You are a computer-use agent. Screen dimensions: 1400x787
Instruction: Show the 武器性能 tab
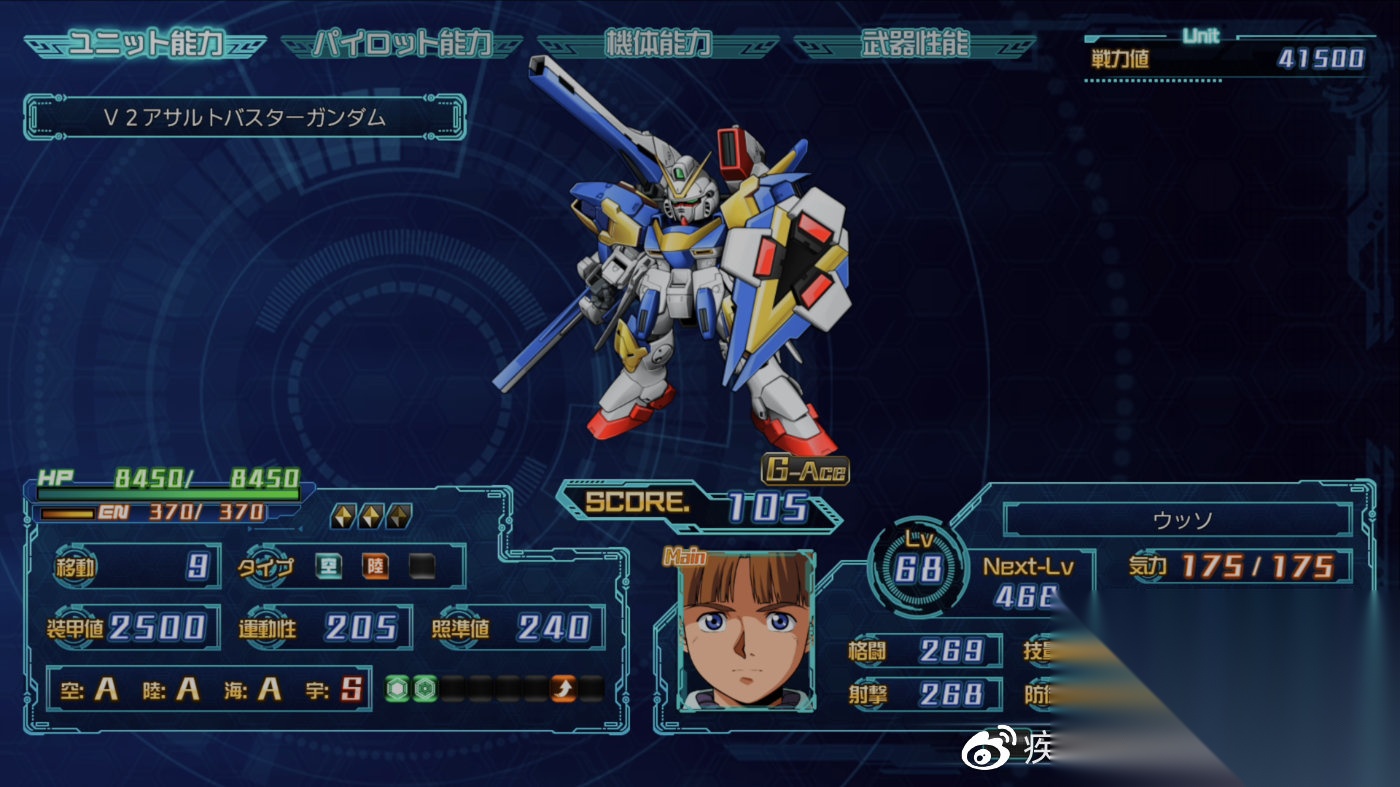tap(914, 45)
